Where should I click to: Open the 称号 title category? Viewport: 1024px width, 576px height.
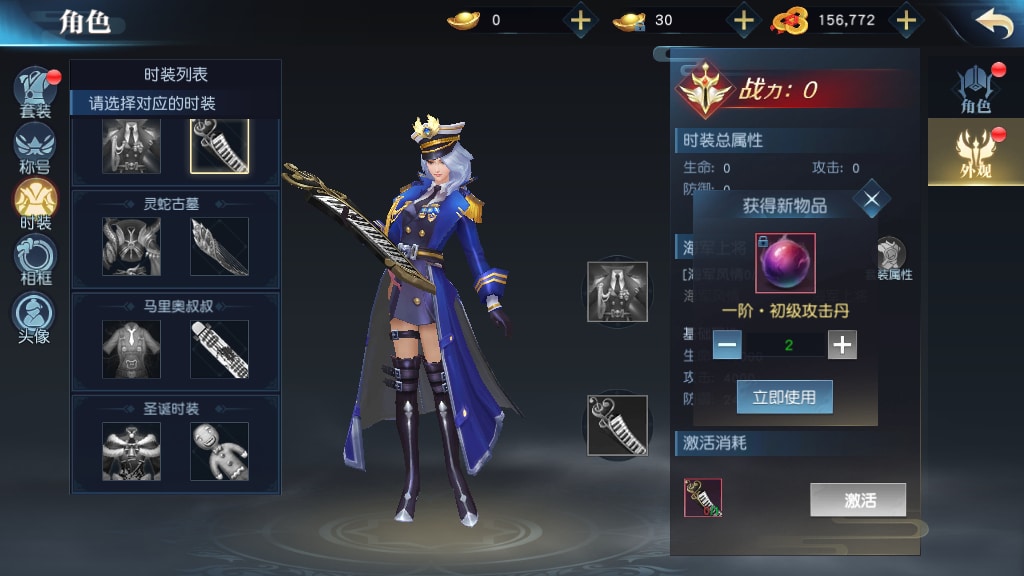[x=35, y=148]
